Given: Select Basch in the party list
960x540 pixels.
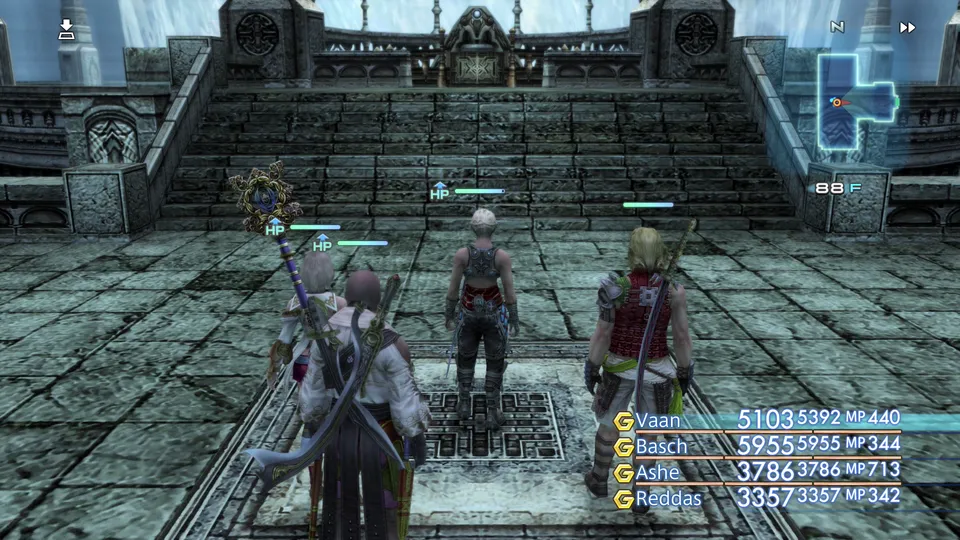Looking at the screenshot, I should point(662,446).
